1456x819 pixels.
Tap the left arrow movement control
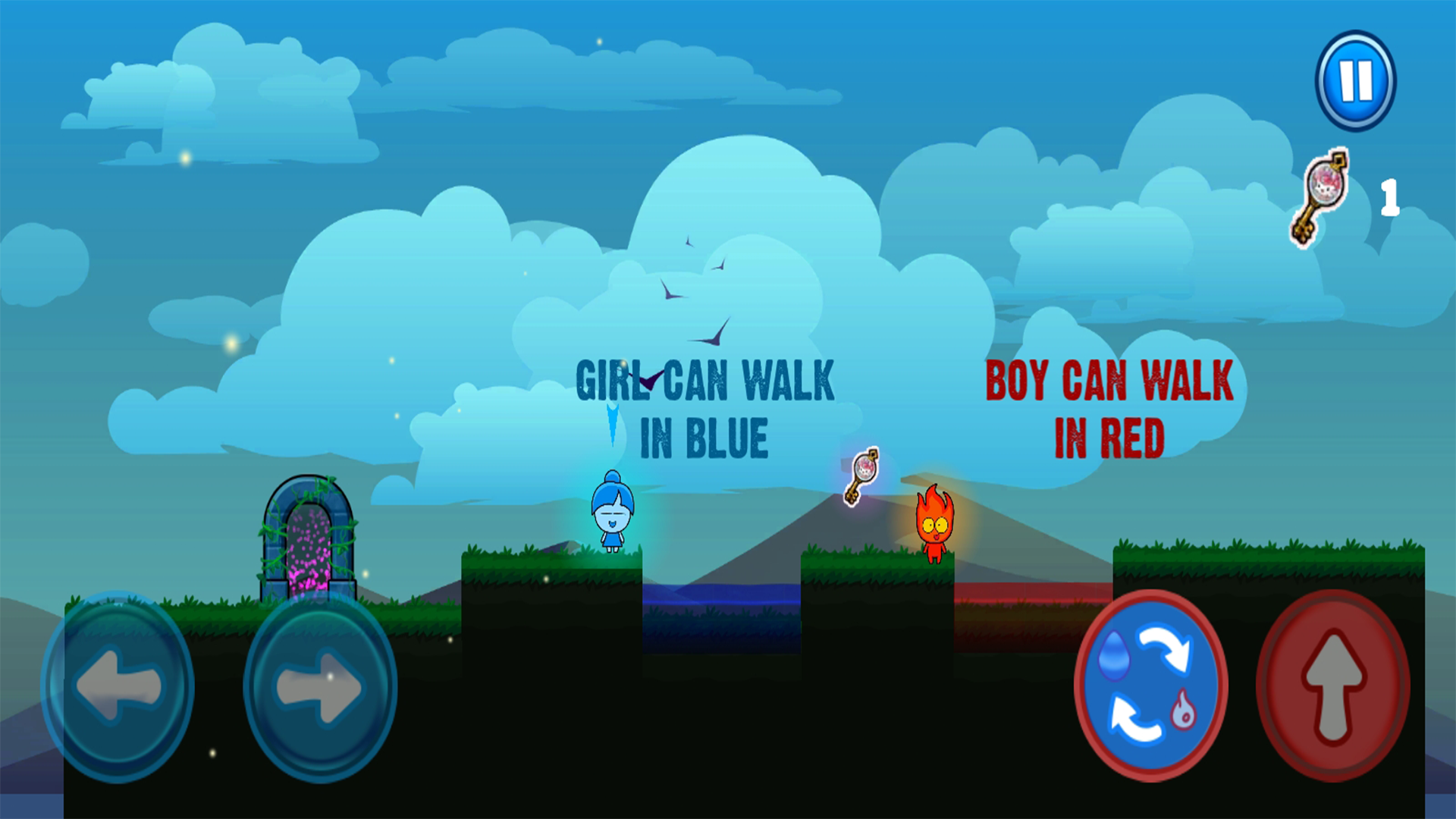[124, 685]
